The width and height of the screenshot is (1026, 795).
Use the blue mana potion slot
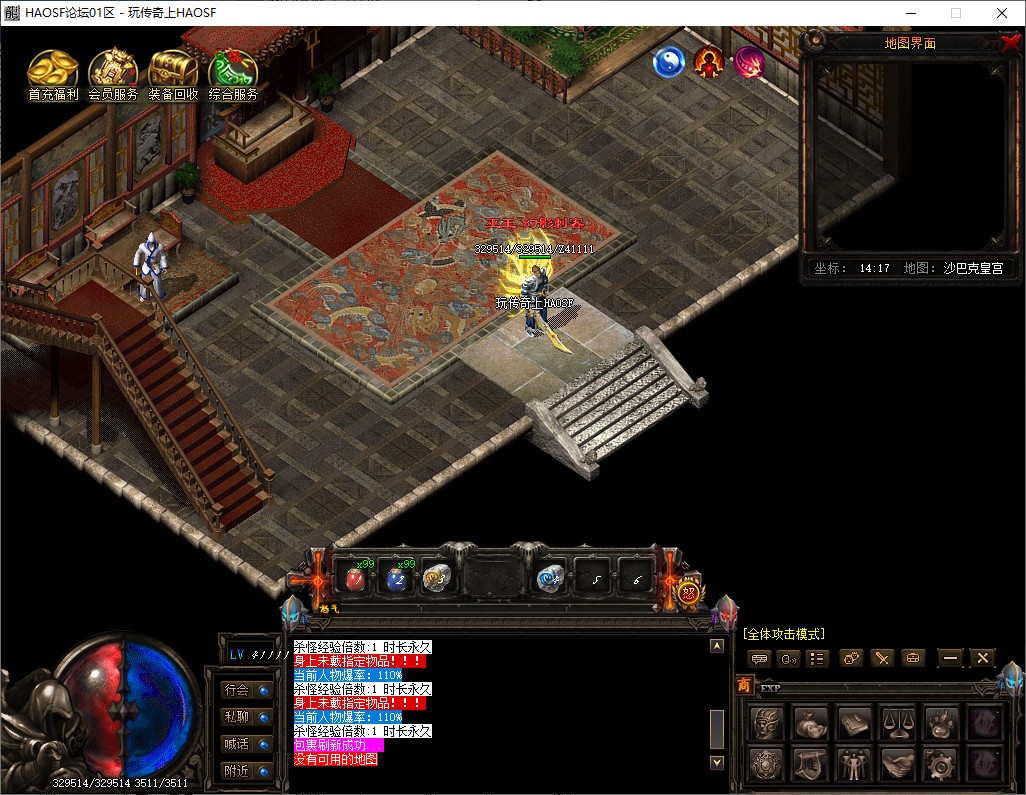(x=397, y=578)
